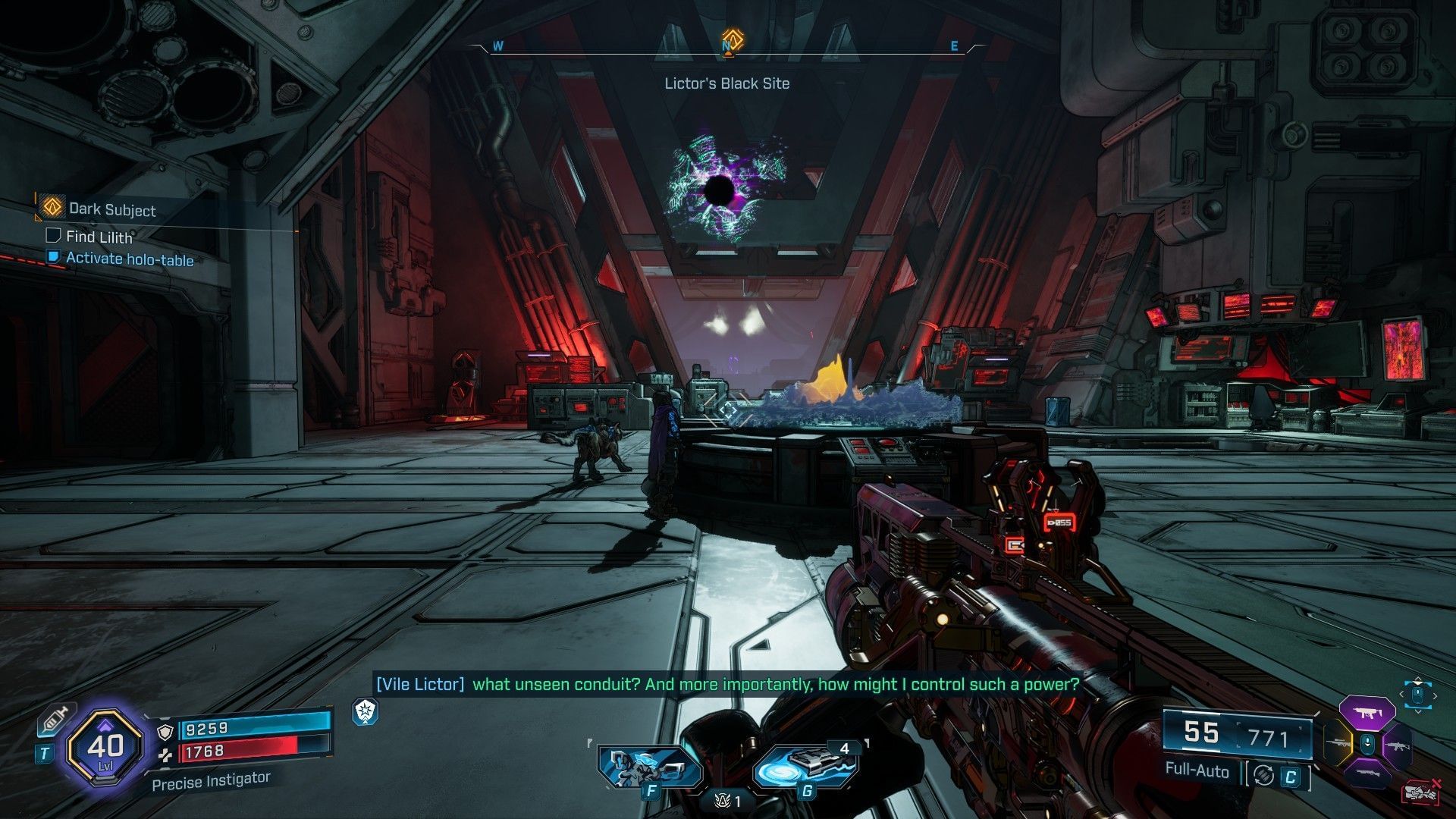
Task: Switch to the sniper rifle weapon slot
Action: coord(1336,745)
